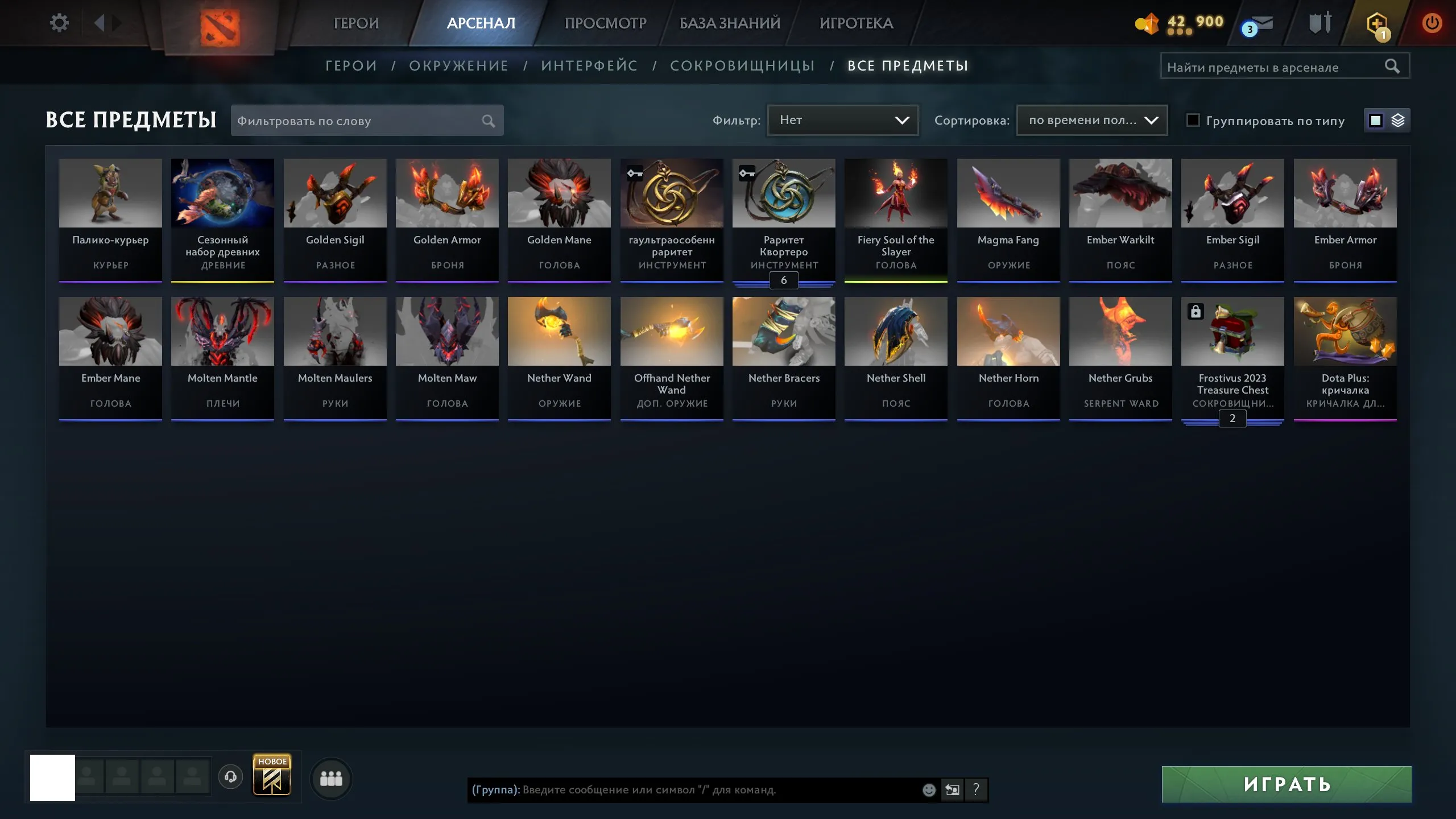Viewport: 1456px width, 819px height.
Task: Open the Dota 2 settings gear
Action: point(59,22)
